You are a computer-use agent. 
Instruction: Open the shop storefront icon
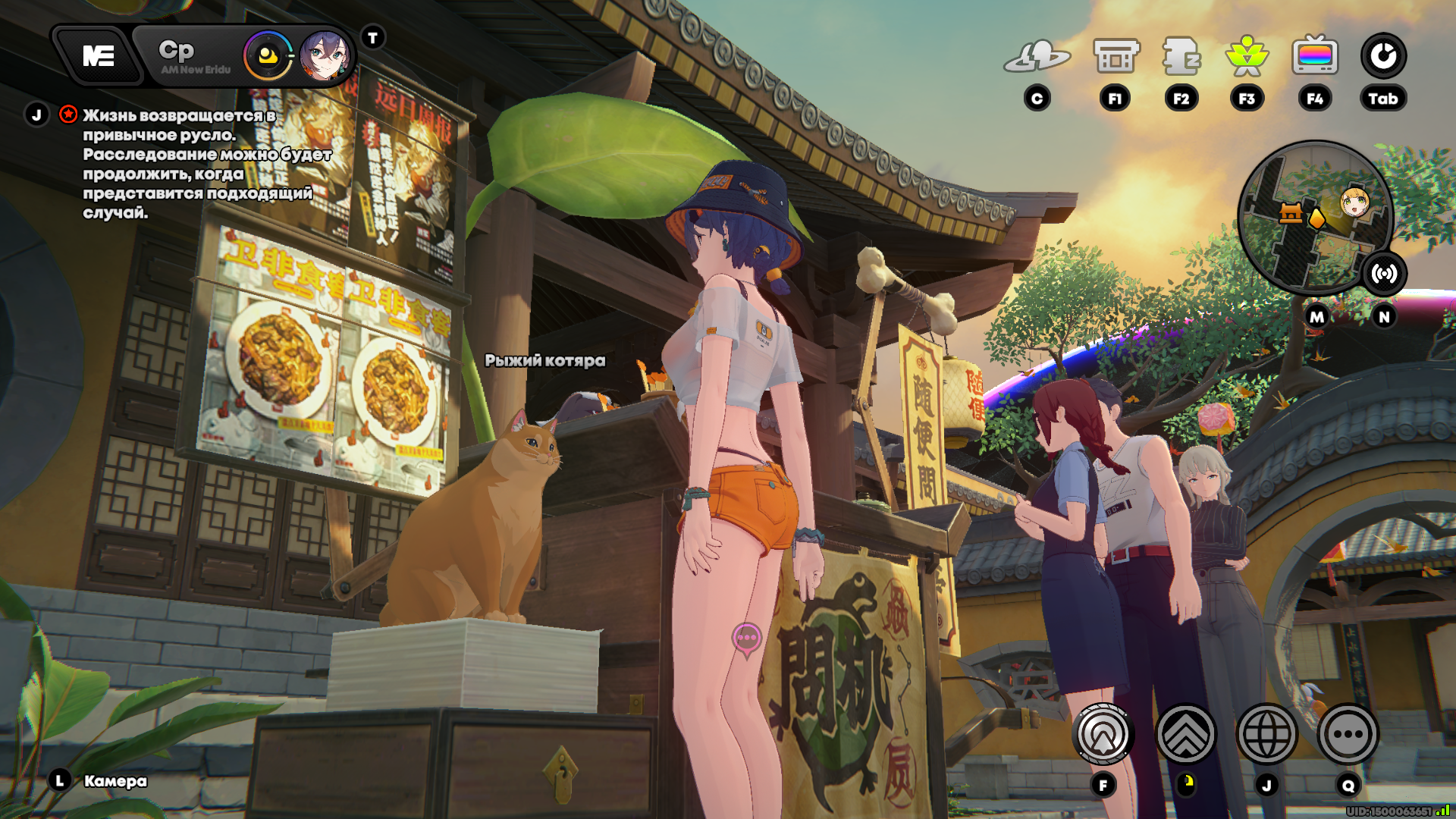pos(1116,56)
